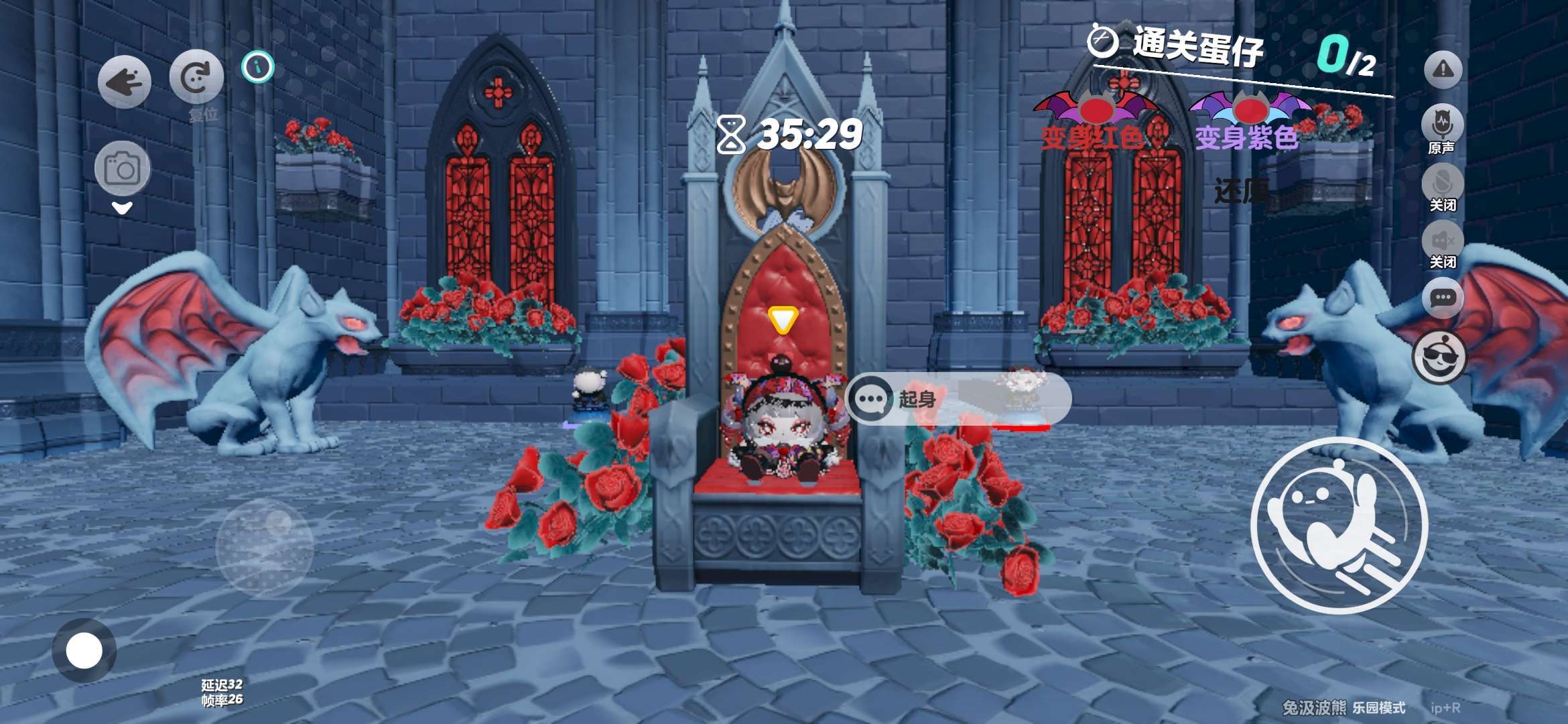This screenshot has height=724, width=1568.
Task: Click the white circle record button
Action: [84, 650]
